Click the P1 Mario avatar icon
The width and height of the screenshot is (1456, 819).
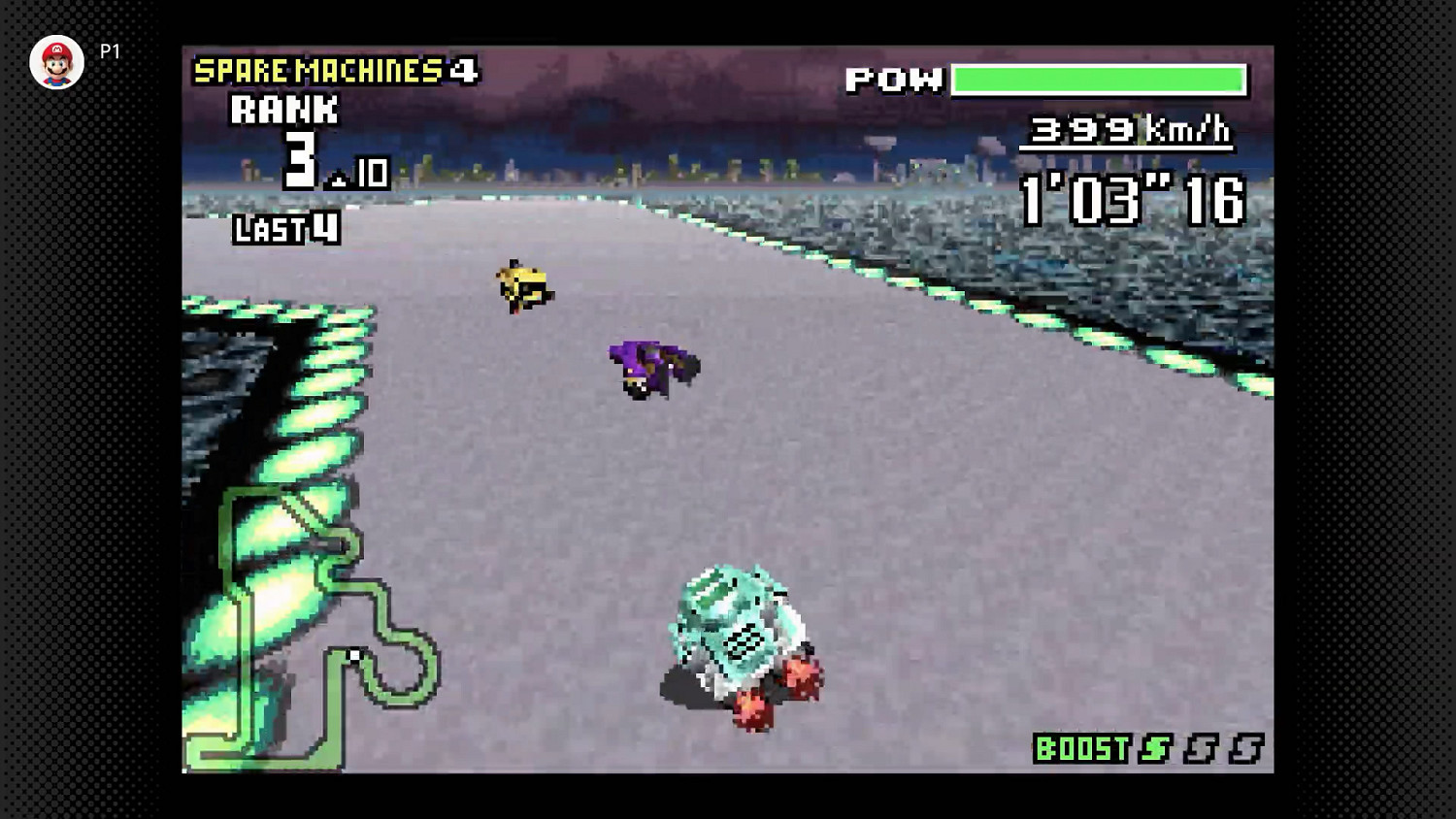pyautogui.click(x=57, y=62)
